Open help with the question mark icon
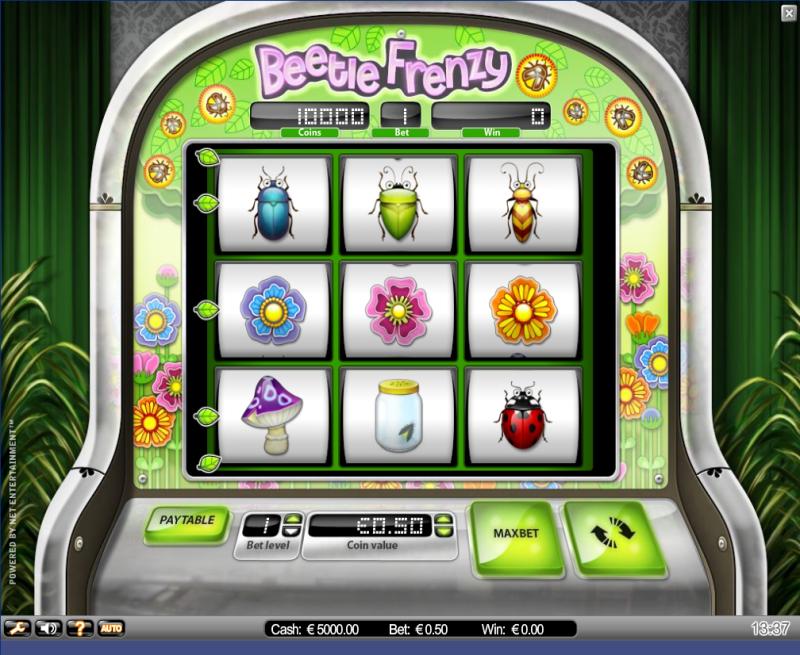 point(79,628)
